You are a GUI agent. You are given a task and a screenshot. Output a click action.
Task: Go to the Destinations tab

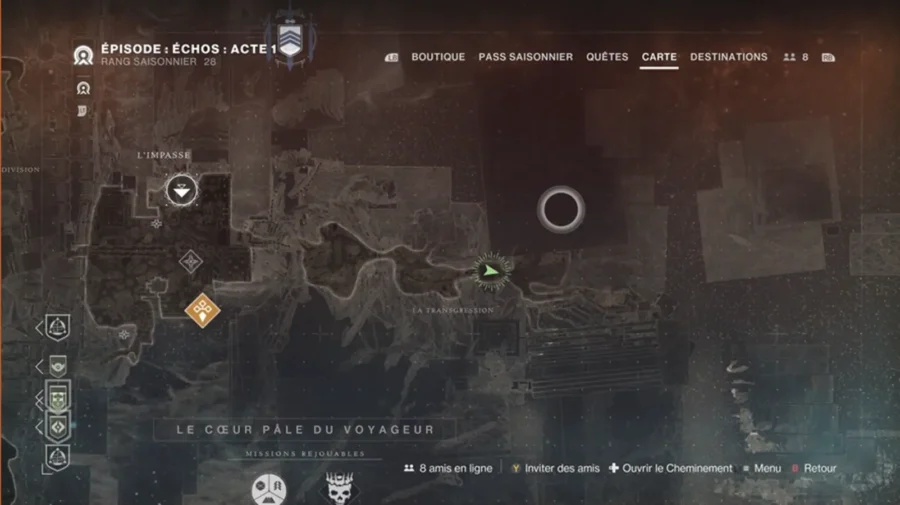pyautogui.click(x=728, y=57)
